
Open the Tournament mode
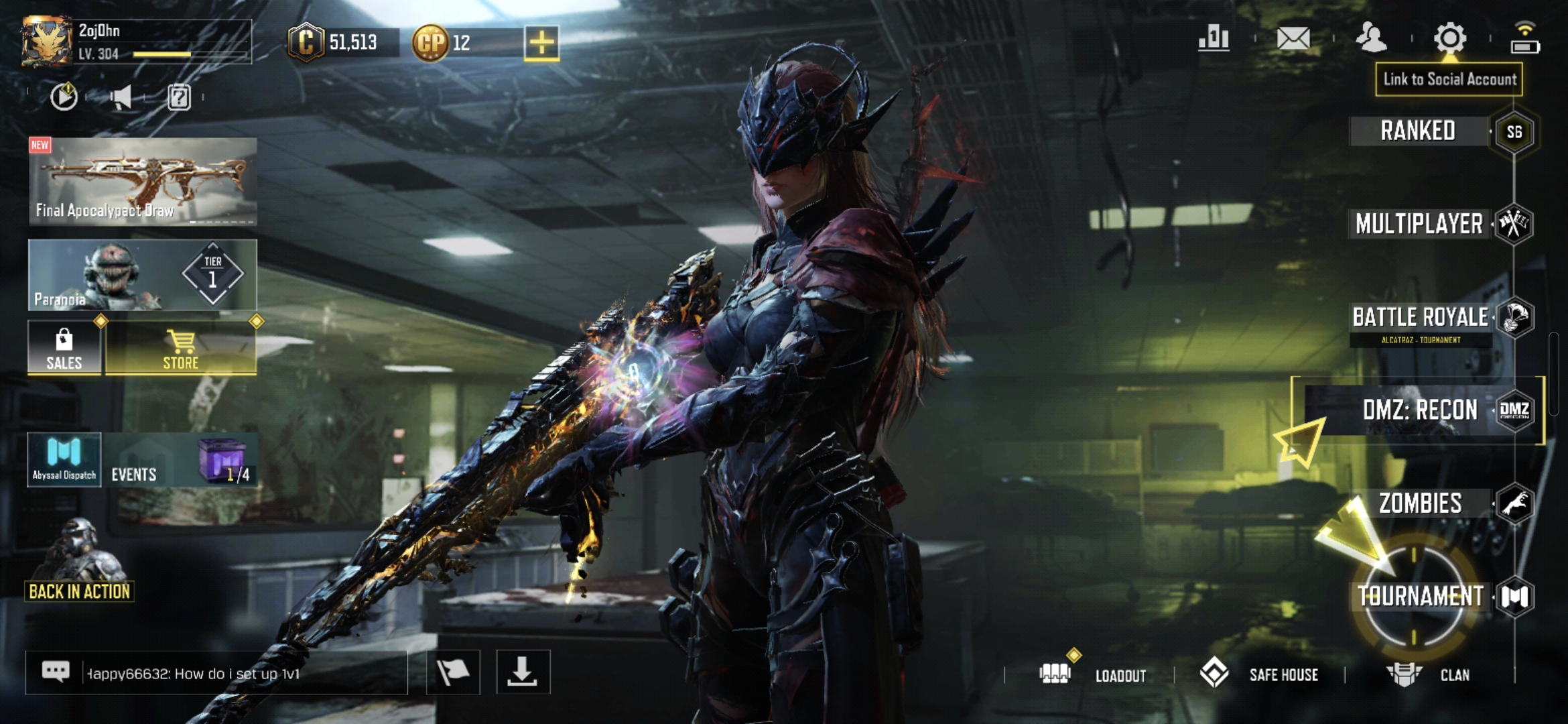(1421, 596)
